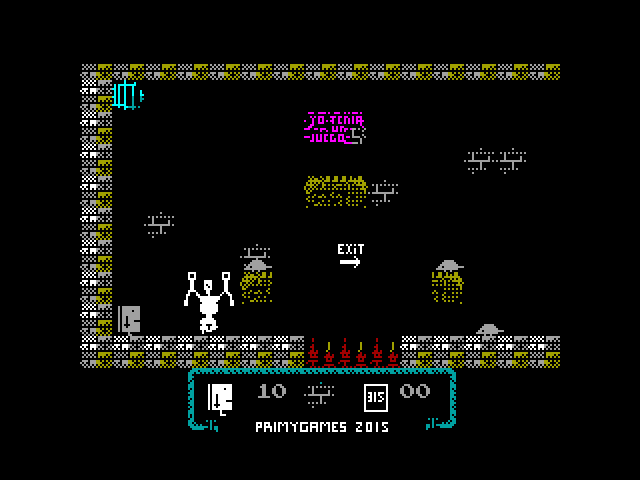Click the white face lives icon

pyautogui.click(x=220, y=397)
